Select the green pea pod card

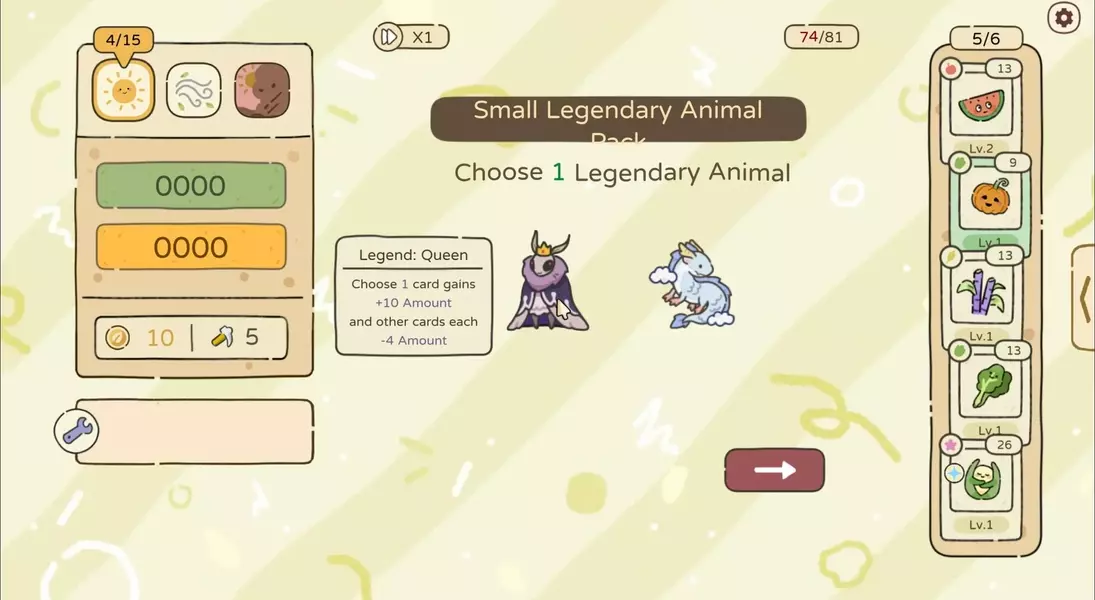tap(980, 480)
